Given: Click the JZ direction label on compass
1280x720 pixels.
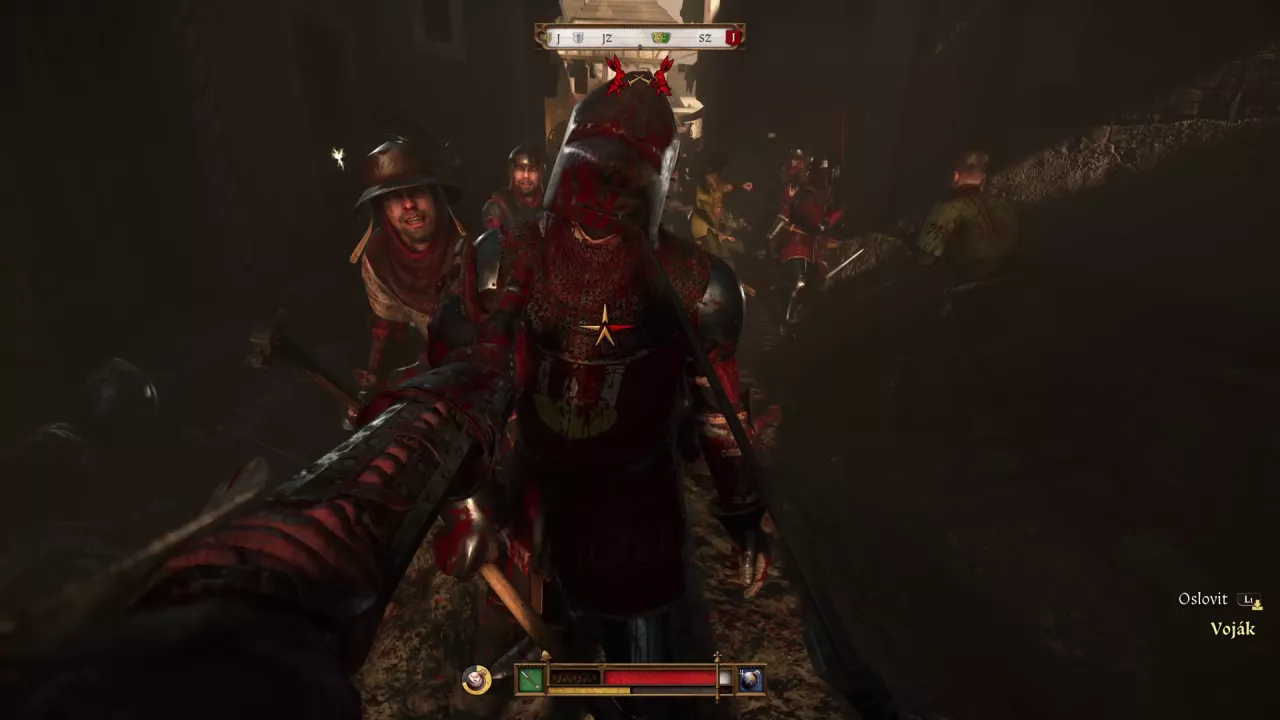Looking at the screenshot, I should [607, 38].
